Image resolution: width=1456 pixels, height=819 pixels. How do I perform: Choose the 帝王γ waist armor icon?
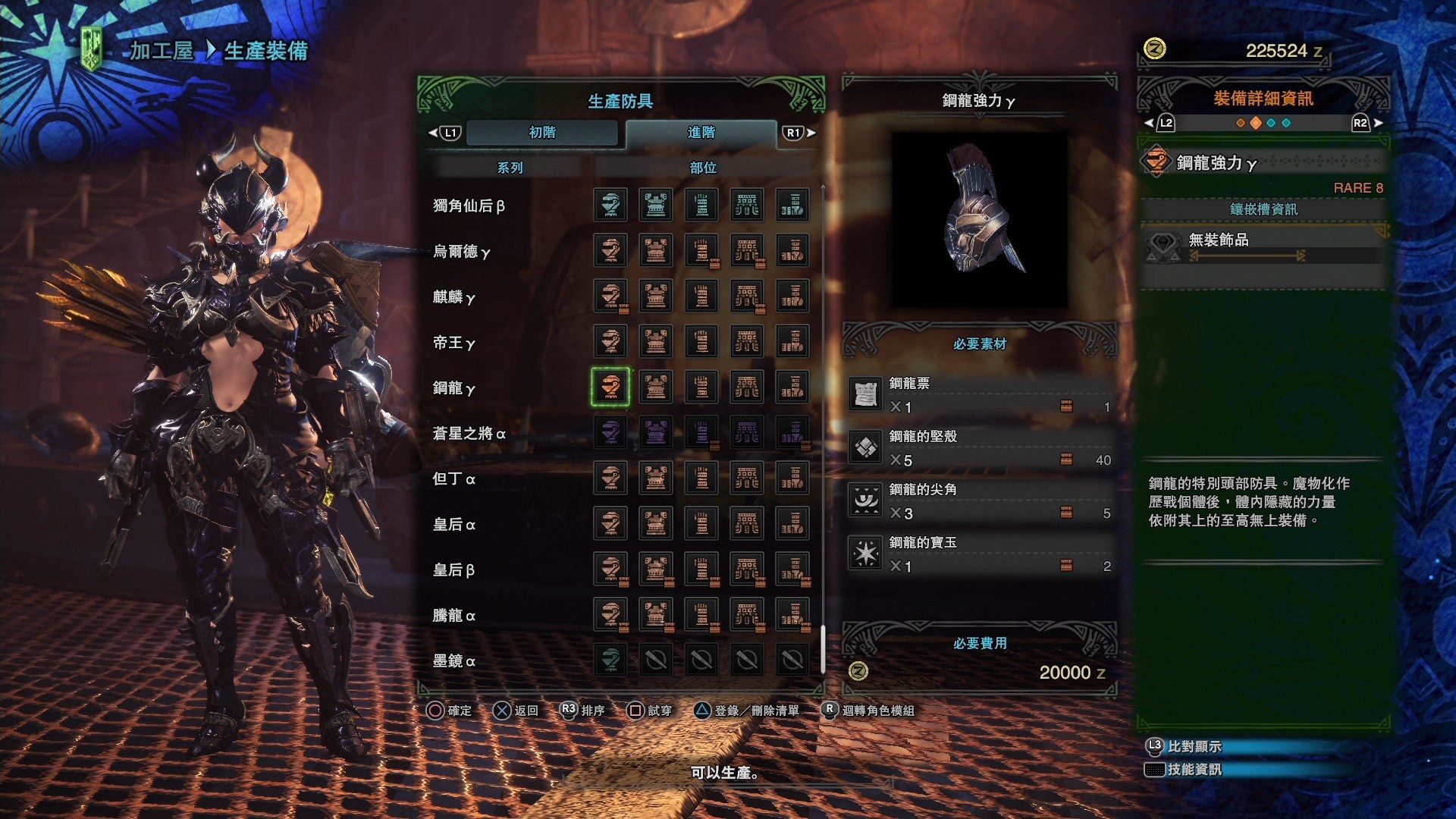click(747, 342)
